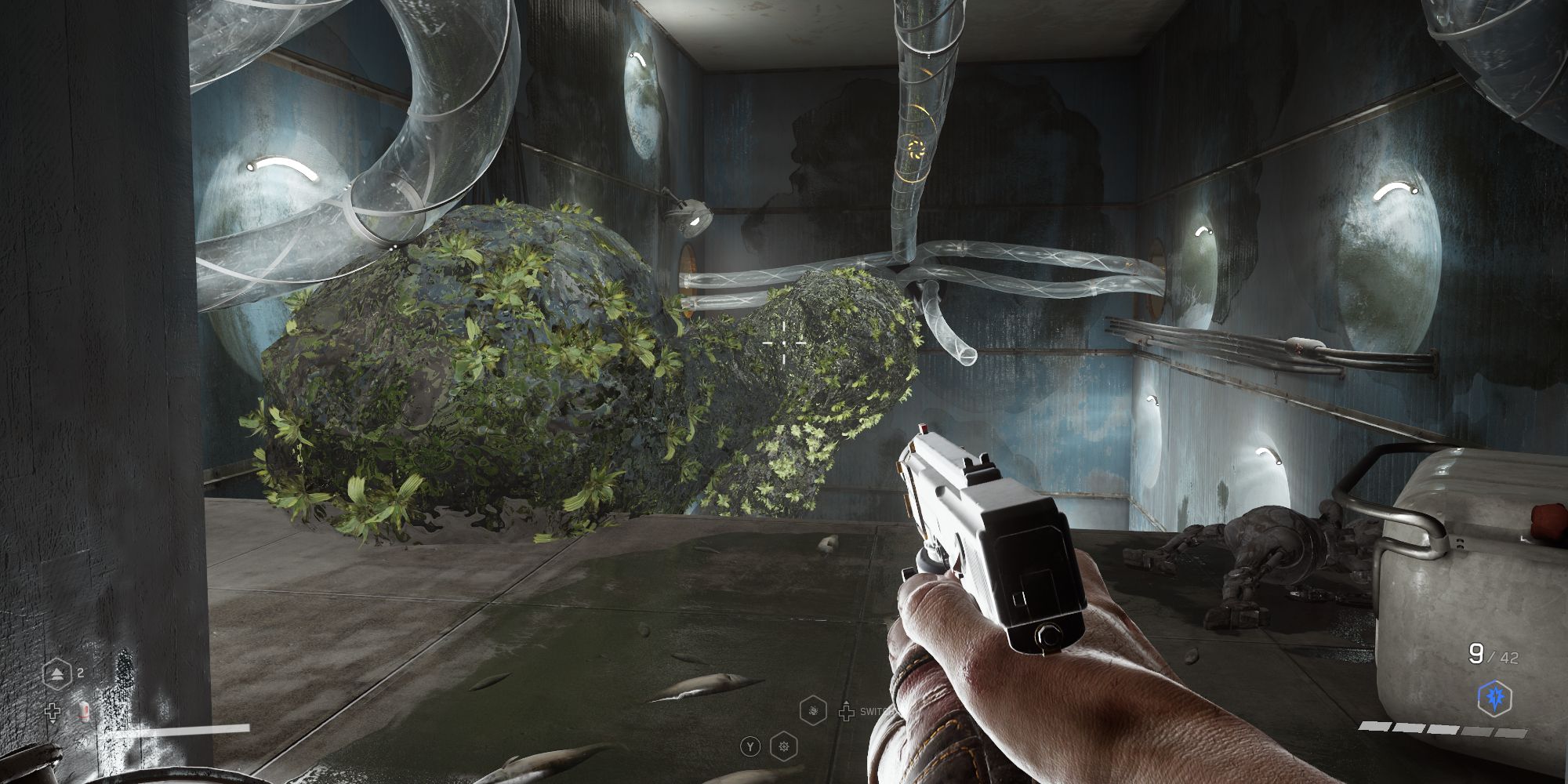Select the red medkit cartridge icon
1568x784 pixels.
(x=84, y=710)
